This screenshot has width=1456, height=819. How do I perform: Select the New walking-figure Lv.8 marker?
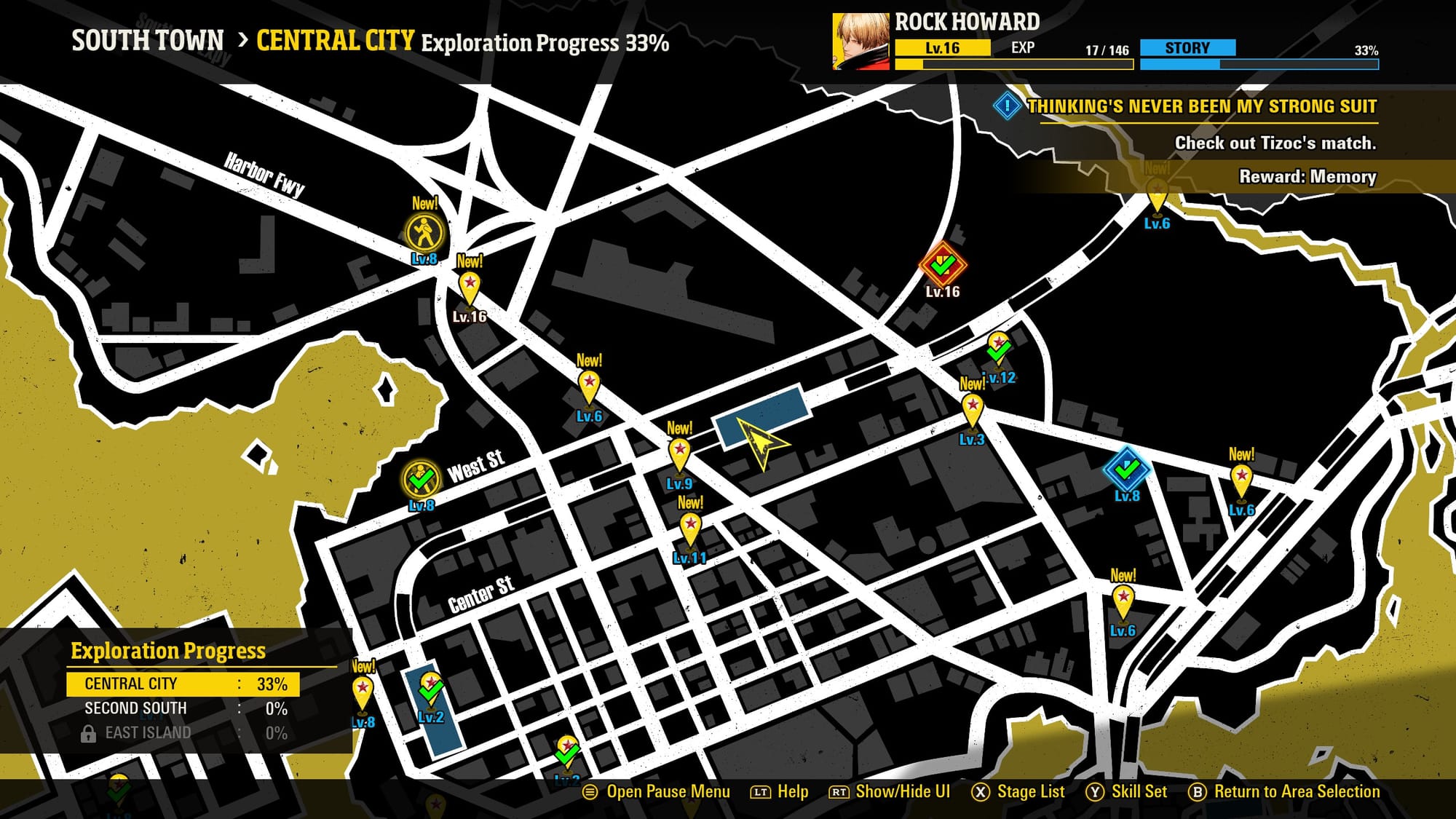424,233
